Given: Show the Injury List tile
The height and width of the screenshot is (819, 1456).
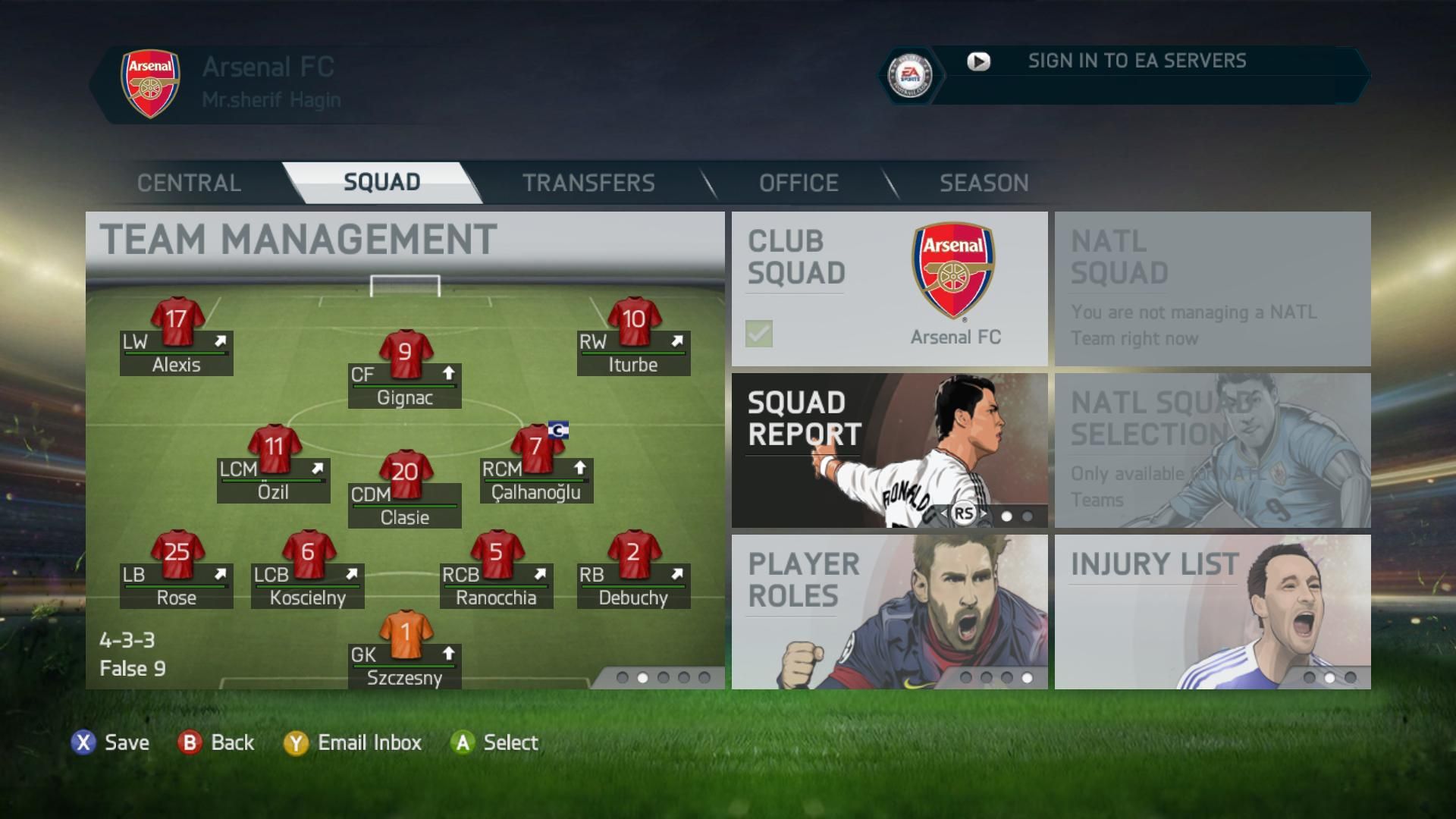Looking at the screenshot, I should coord(1212,611).
